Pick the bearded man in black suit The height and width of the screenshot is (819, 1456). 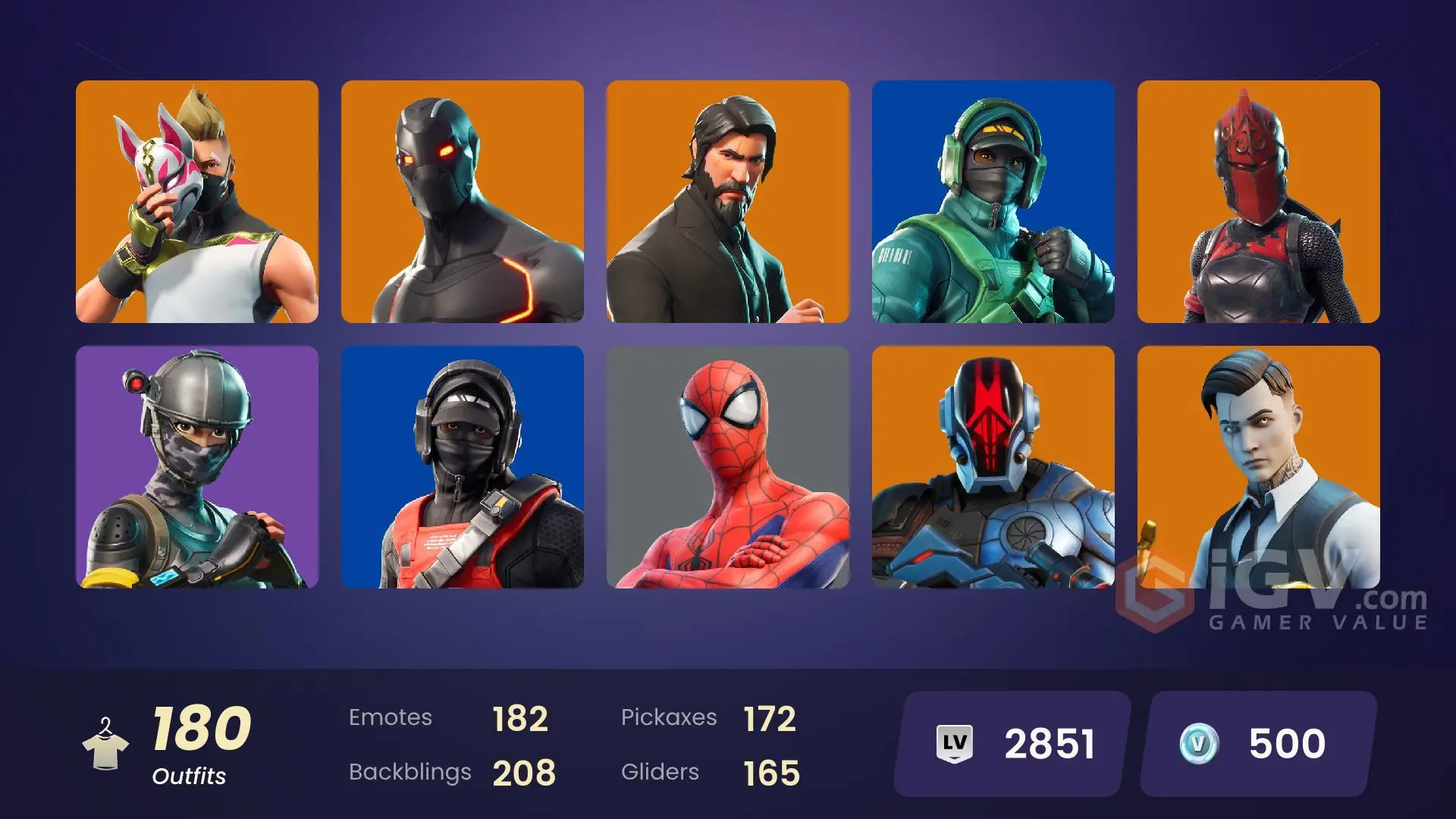pos(728,202)
